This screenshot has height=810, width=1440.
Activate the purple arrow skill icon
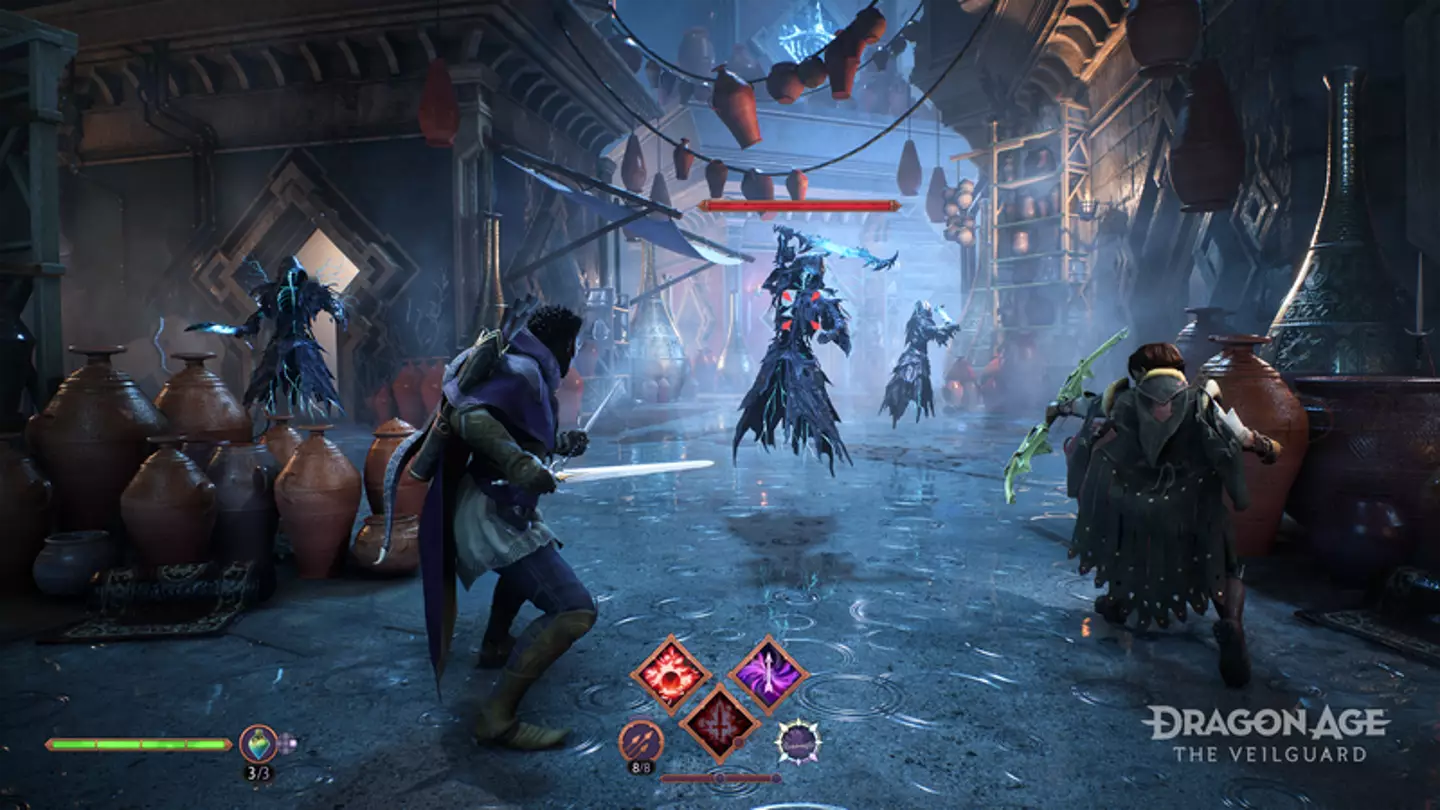click(x=769, y=676)
